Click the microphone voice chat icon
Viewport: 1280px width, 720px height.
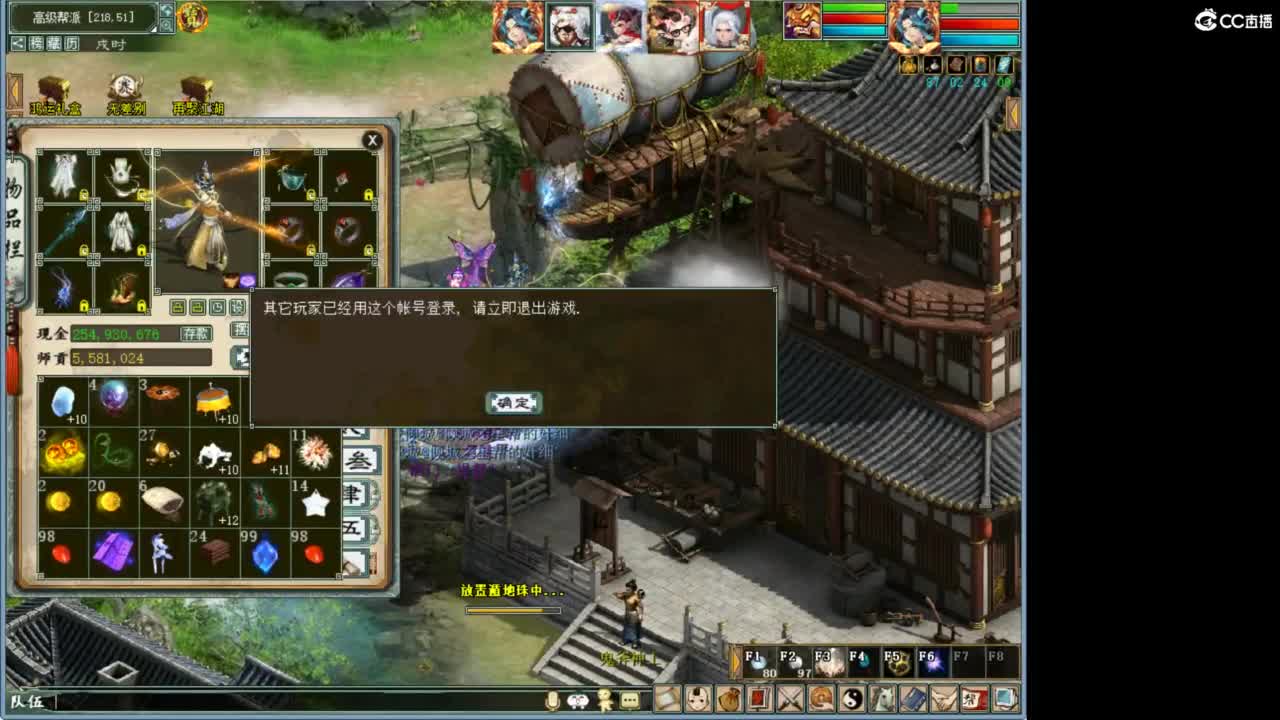coord(551,701)
